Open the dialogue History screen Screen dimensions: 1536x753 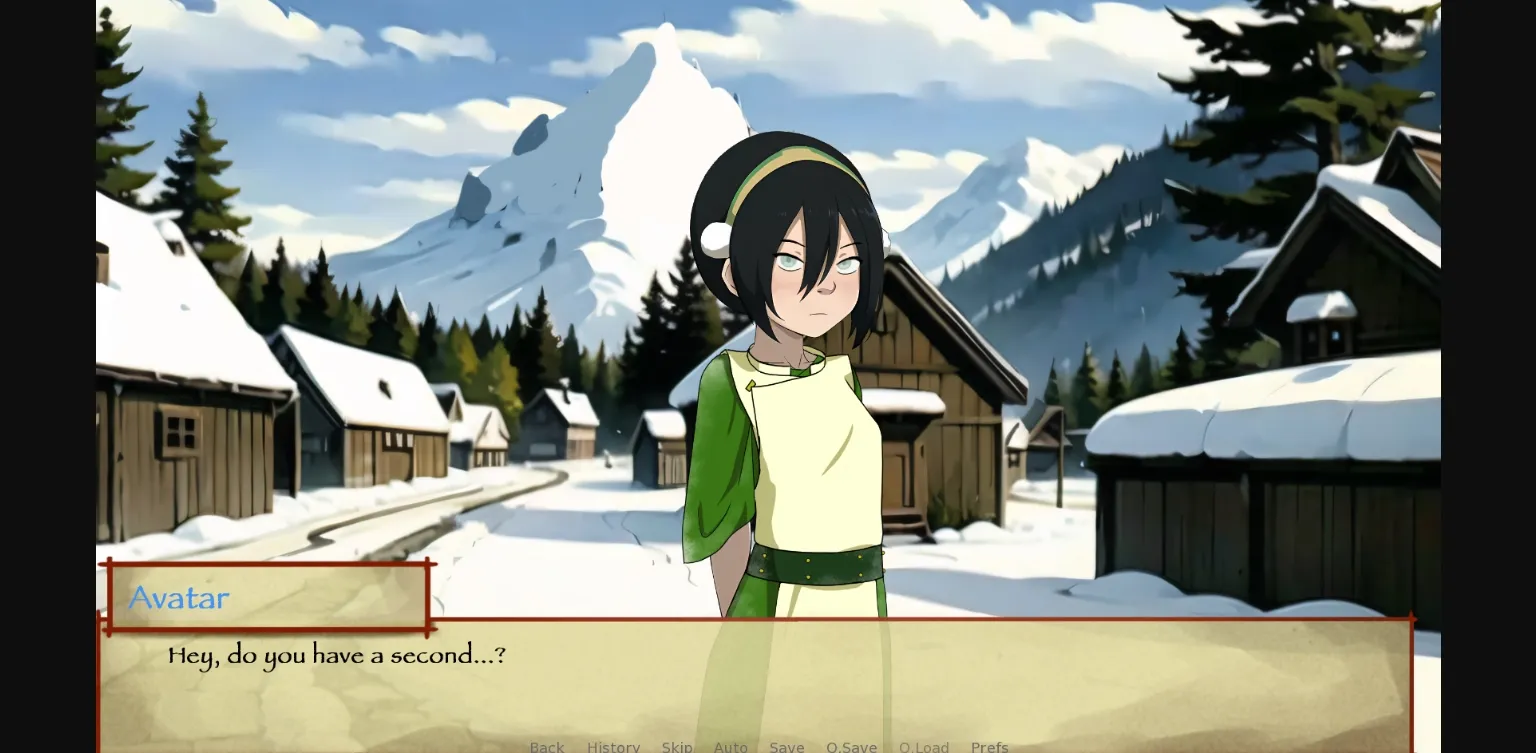tap(613, 746)
